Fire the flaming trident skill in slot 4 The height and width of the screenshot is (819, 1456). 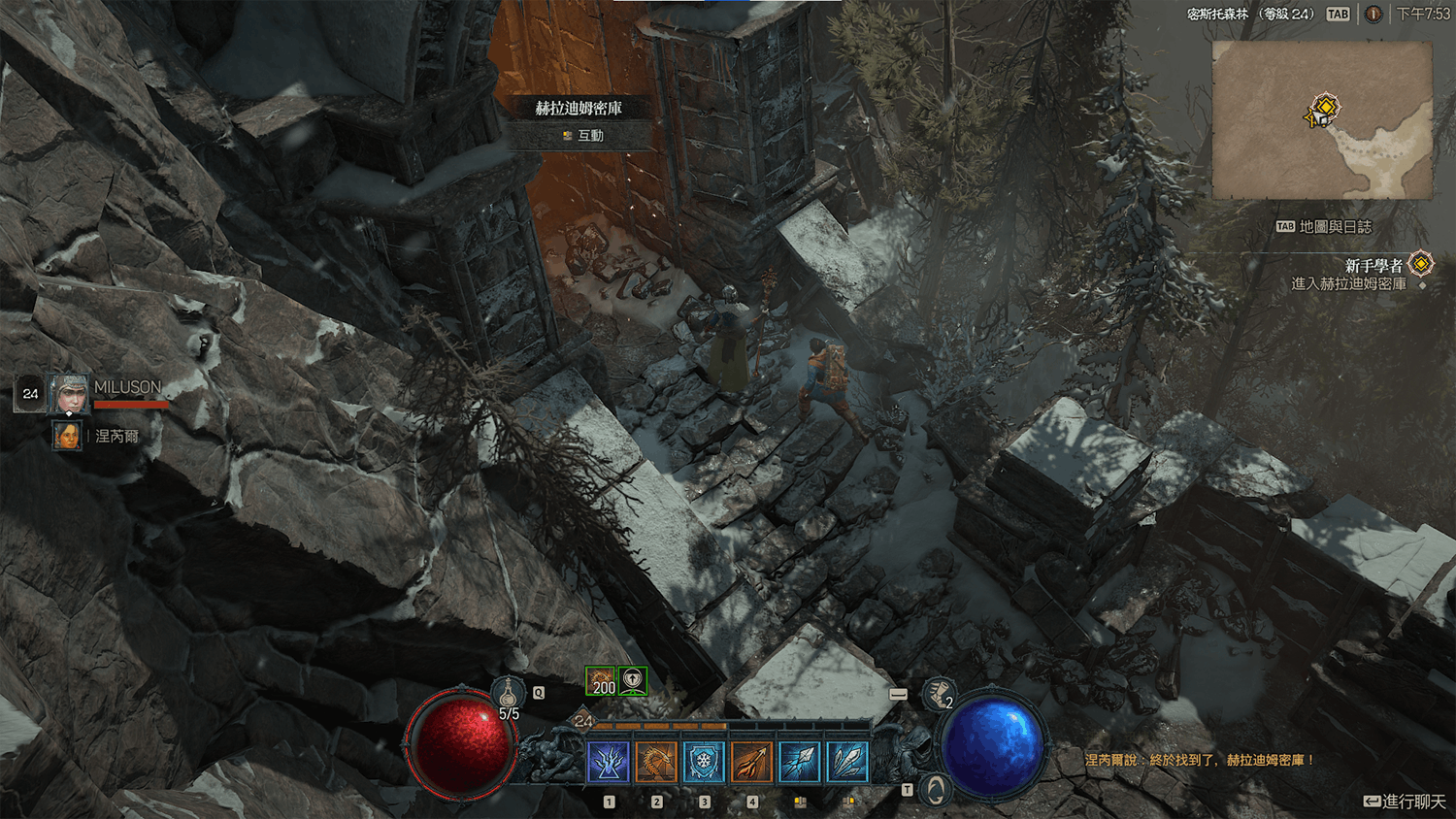(x=751, y=763)
